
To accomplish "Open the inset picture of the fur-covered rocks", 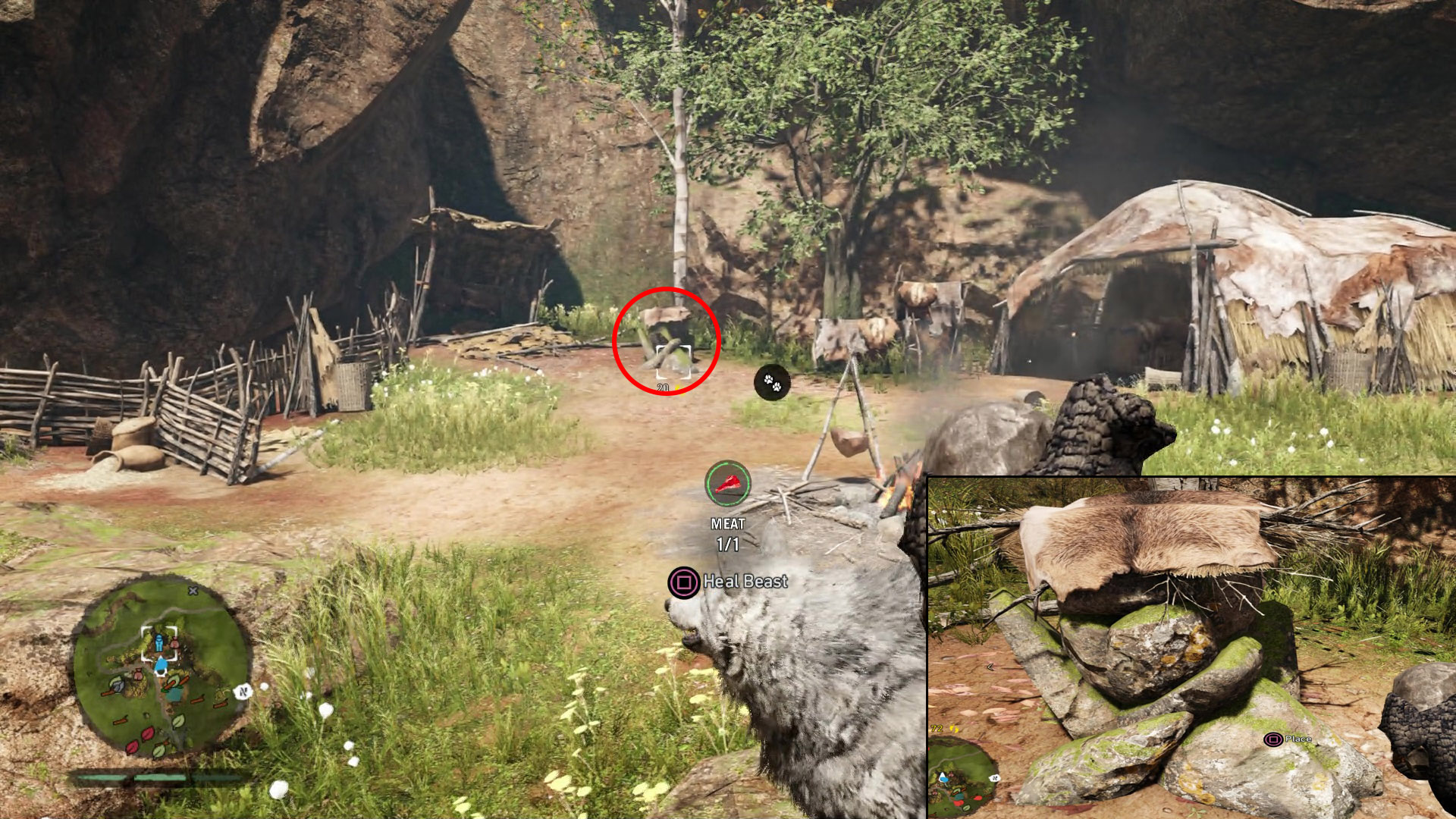I will (x=1191, y=648).
